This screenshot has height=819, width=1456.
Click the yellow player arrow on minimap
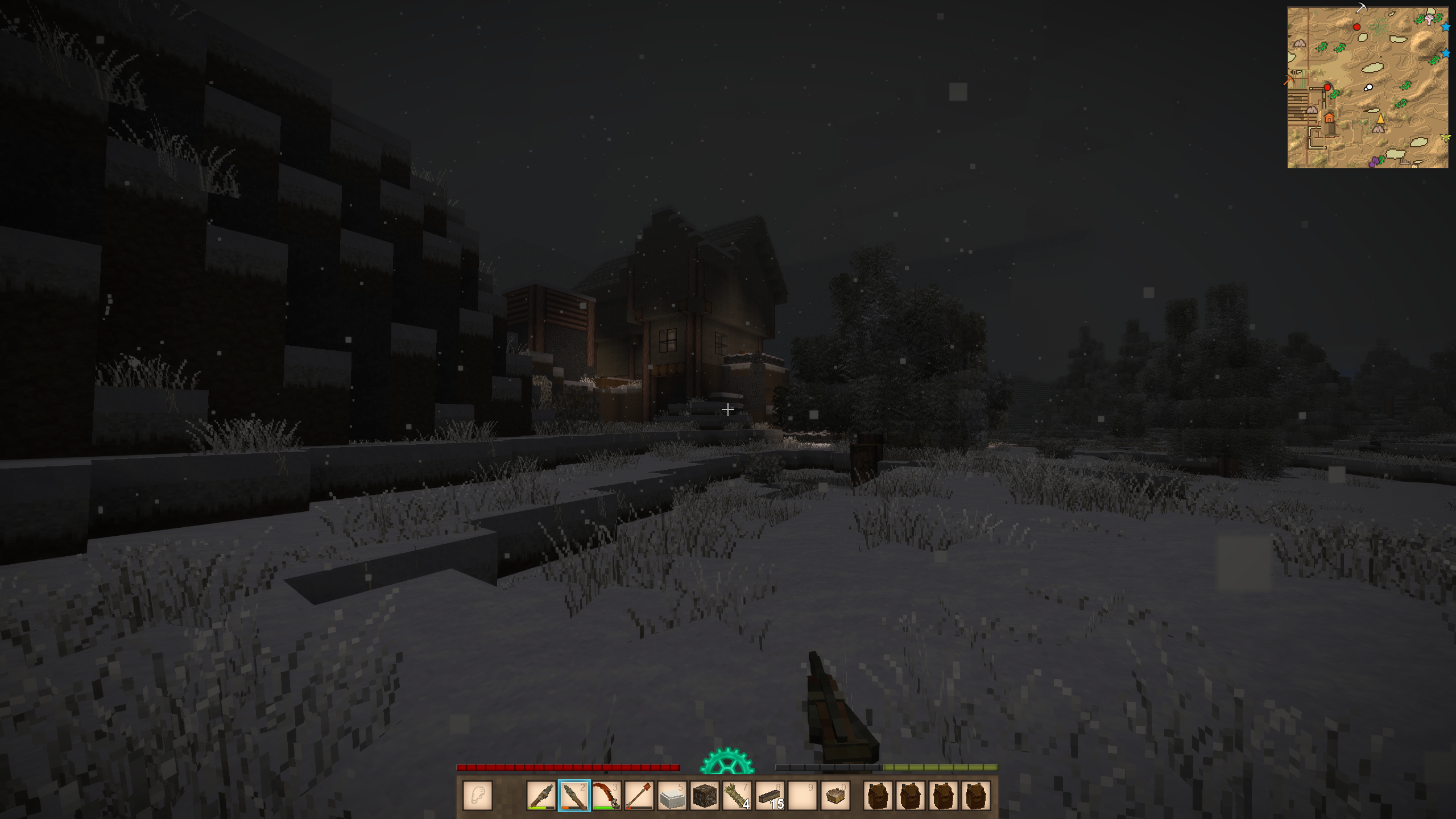[1380, 119]
